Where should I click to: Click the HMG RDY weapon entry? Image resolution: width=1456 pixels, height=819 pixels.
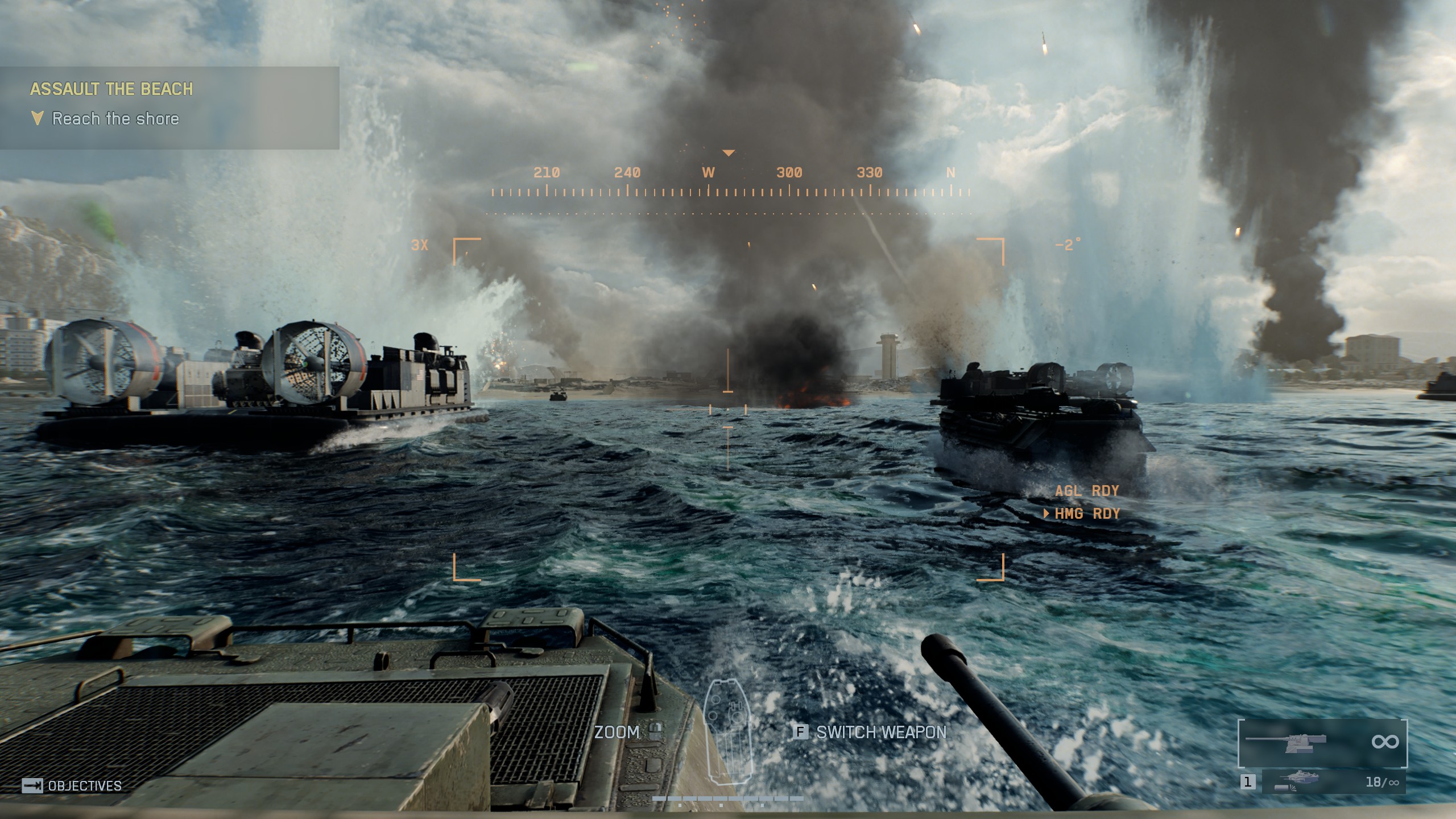[1086, 514]
